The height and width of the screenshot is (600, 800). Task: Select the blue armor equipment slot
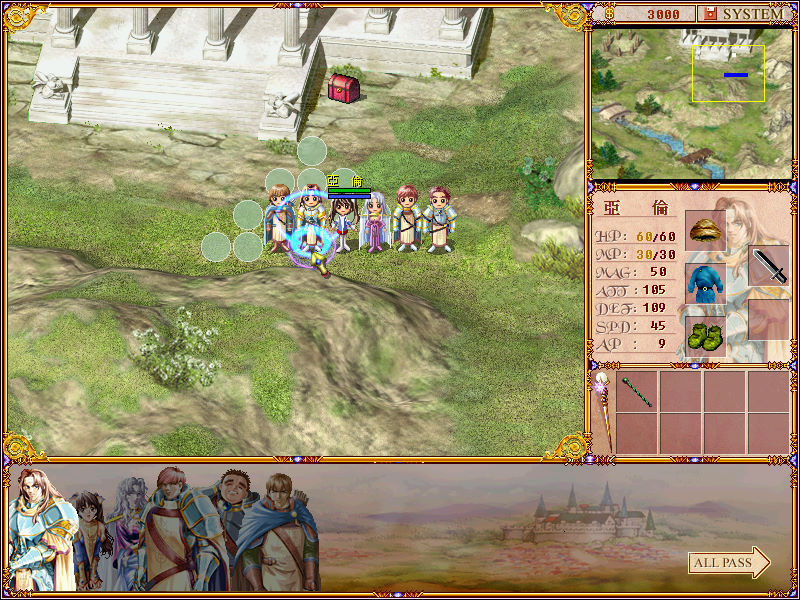(x=705, y=282)
